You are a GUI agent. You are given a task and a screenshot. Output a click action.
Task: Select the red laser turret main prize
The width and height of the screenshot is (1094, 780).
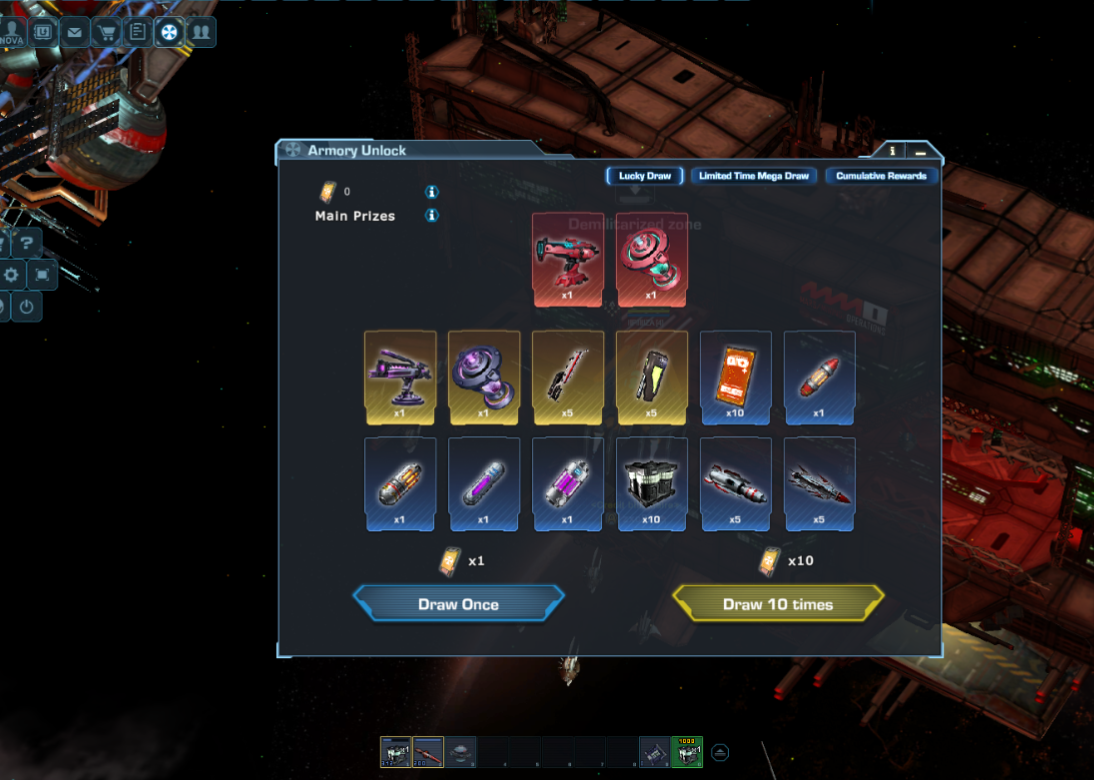tap(568, 259)
